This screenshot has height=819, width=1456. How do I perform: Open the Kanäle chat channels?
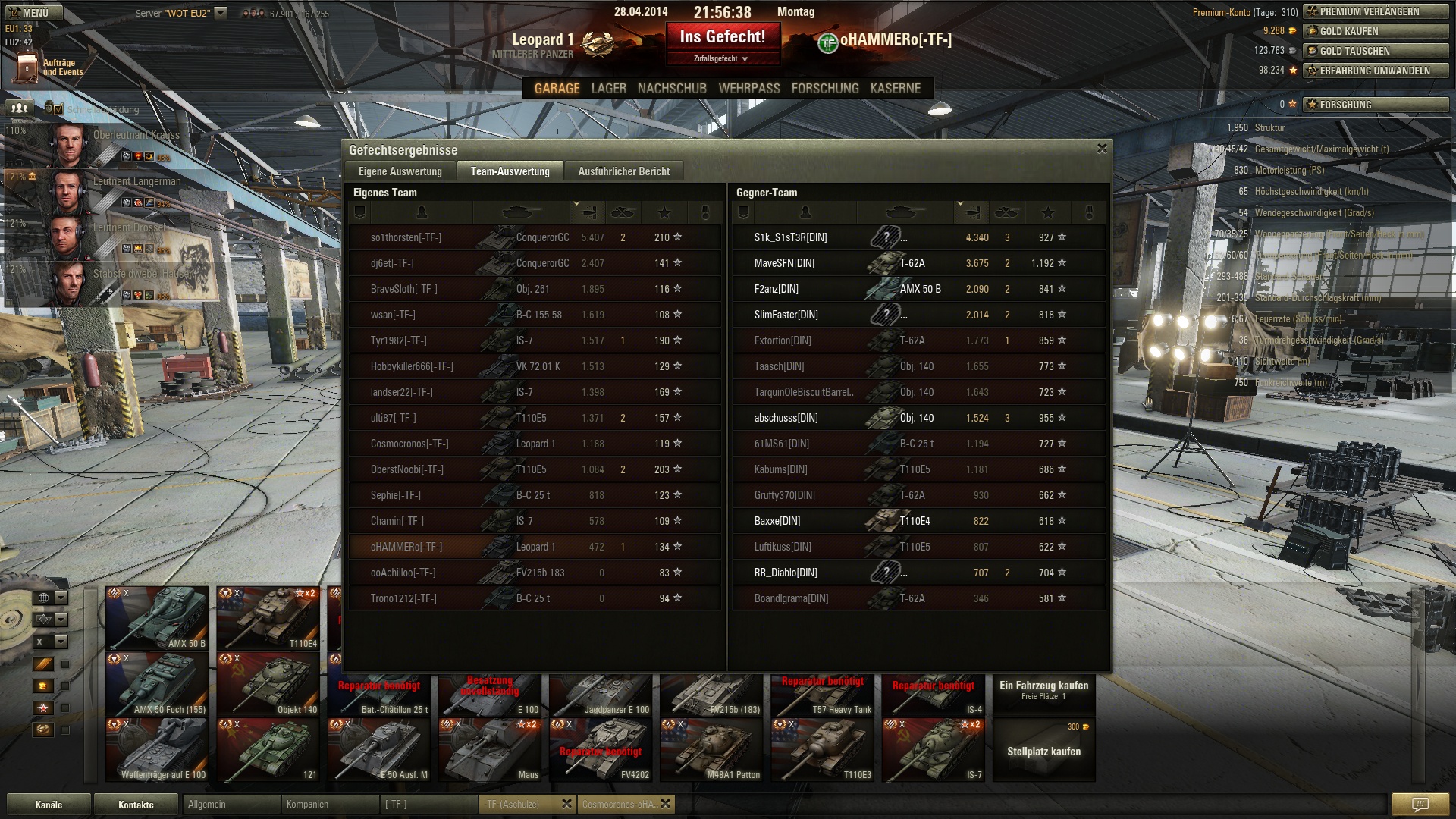pos(49,805)
